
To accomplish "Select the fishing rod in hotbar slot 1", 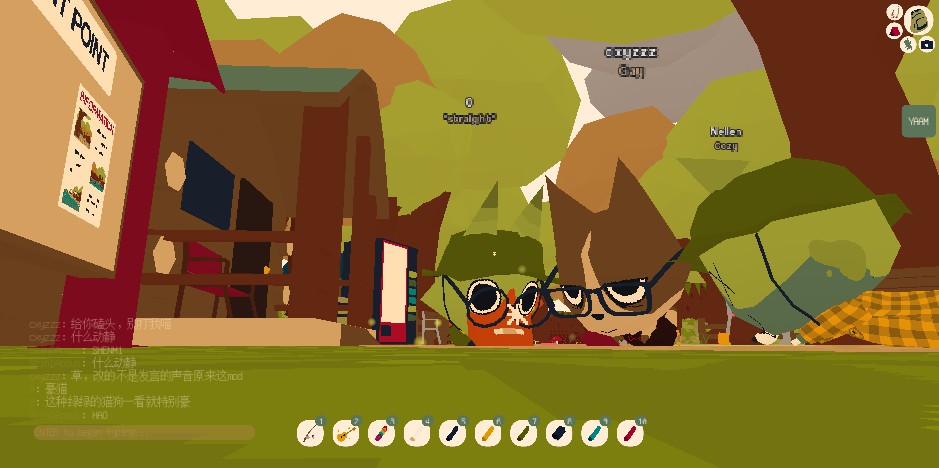I will pos(310,434).
